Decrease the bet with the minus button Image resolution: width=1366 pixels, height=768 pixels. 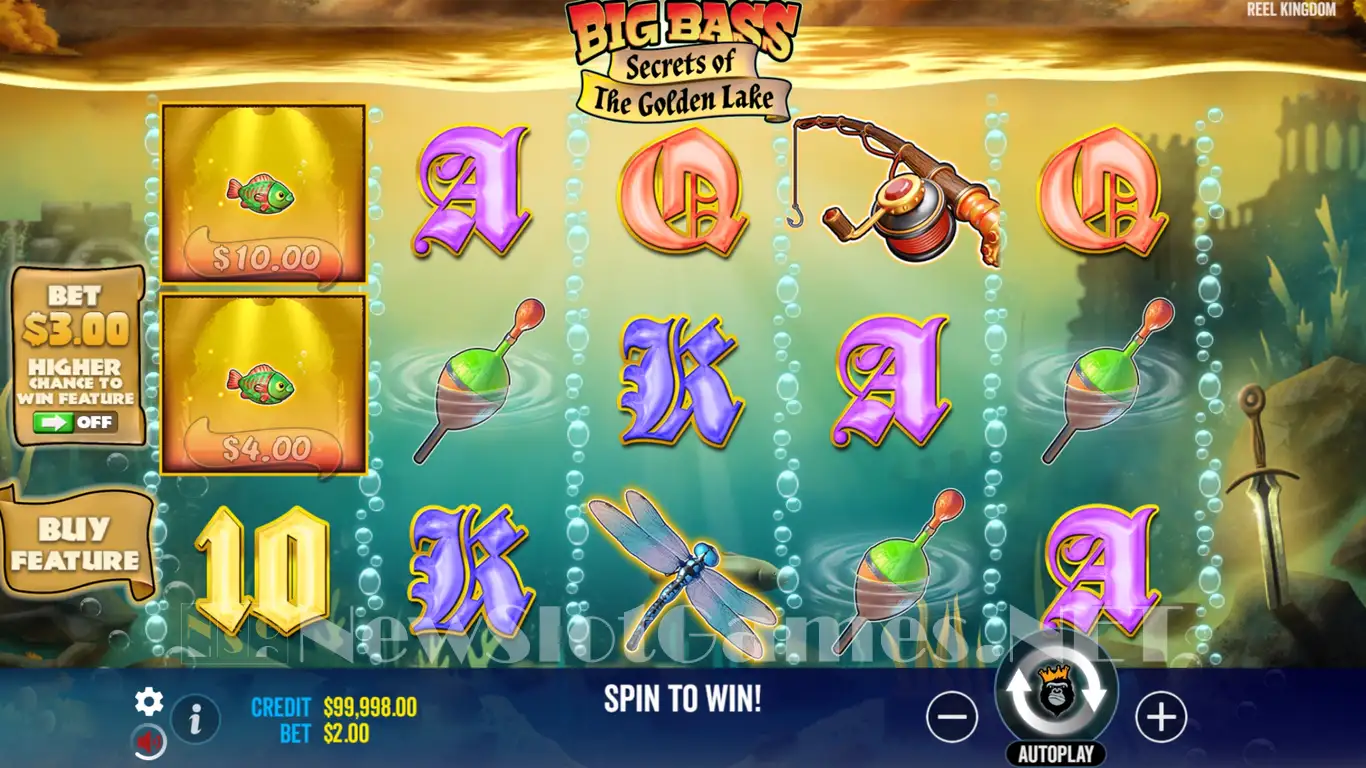[x=951, y=717]
